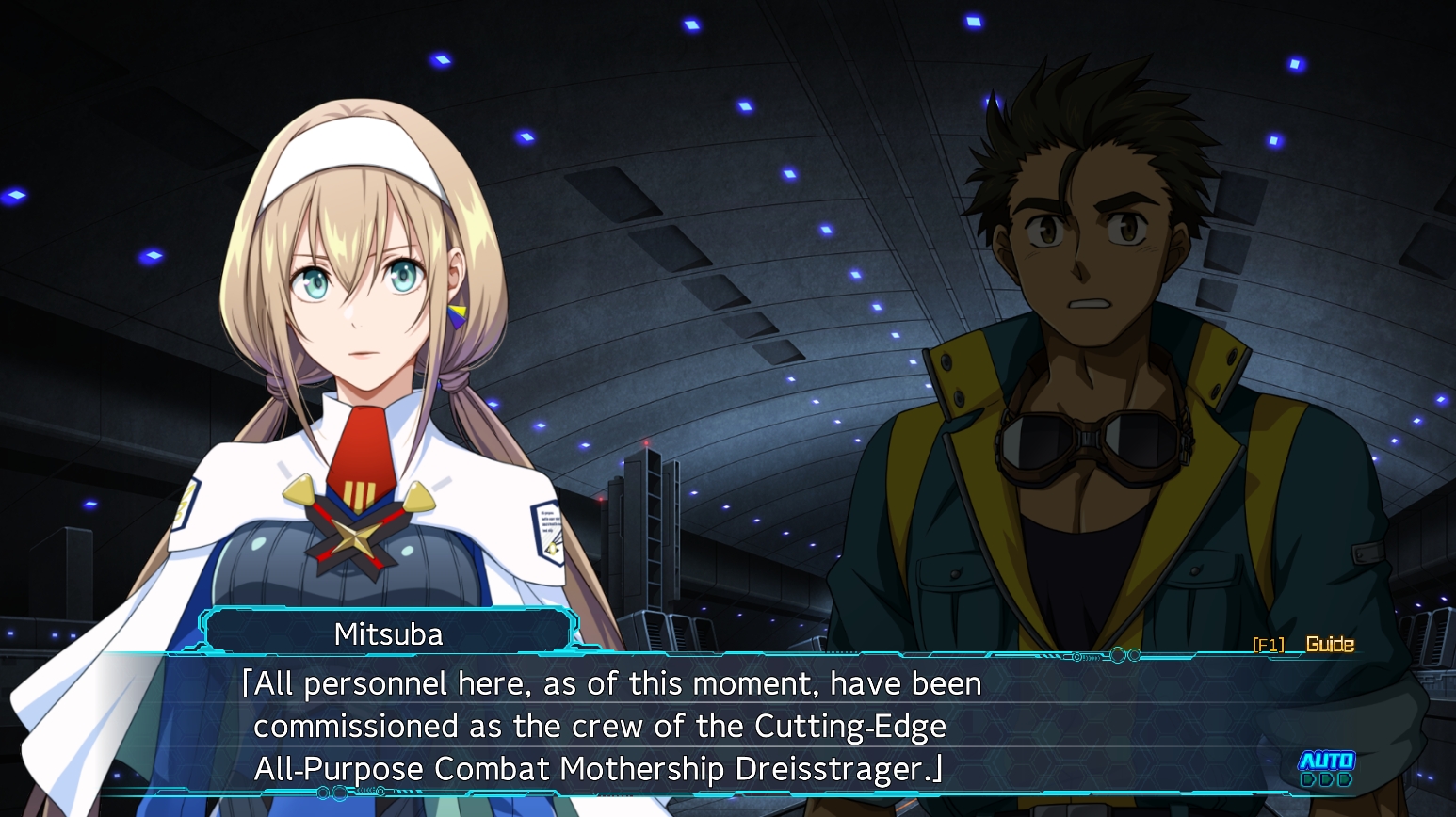Screen dimensions: 1456x817
Task: Toggle the AUTO text advance mode
Action: [1326, 768]
